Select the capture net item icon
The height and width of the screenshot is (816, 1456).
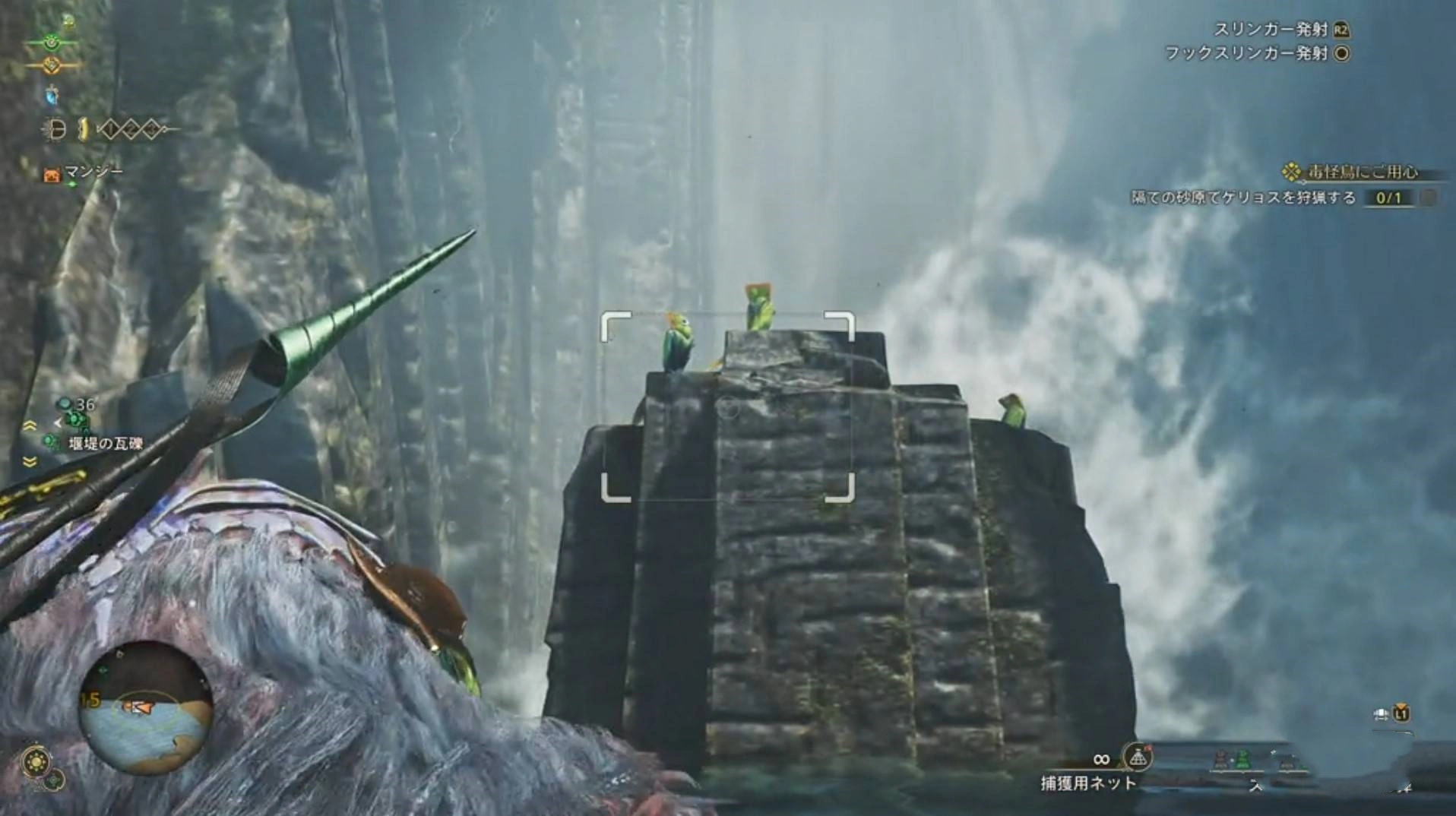[x=1137, y=757]
